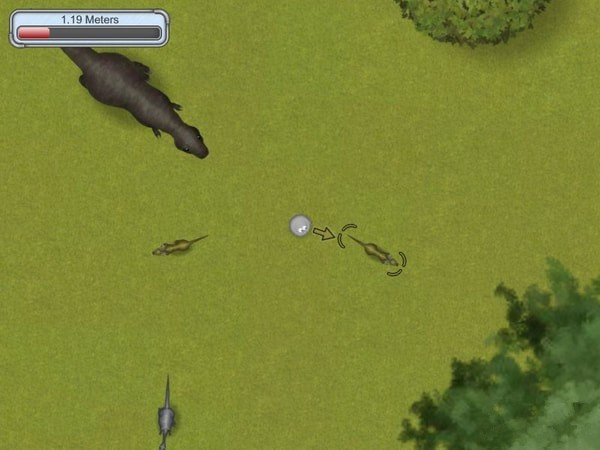Select the lizard marked with target brackets
Image resolution: width=600 pixels, height=450 pixels.
click(373, 250)
